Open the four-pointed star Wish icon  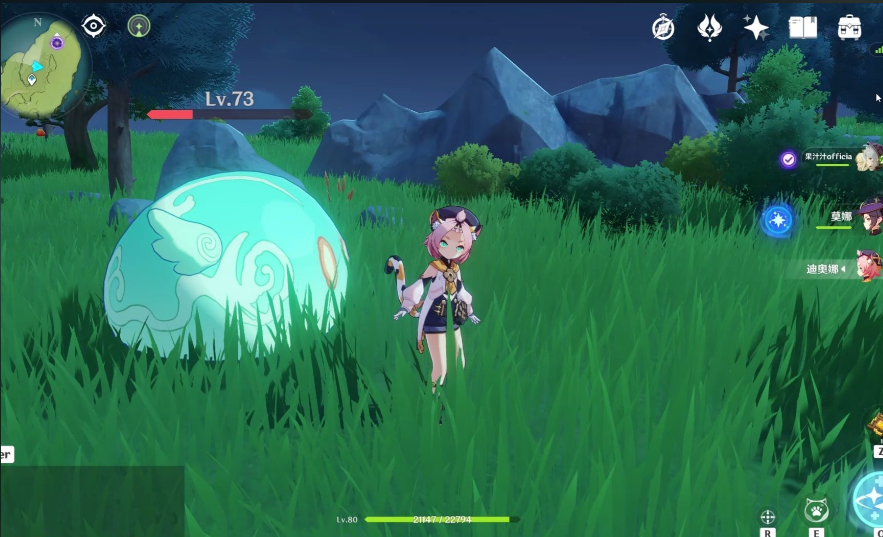(756, 27)
